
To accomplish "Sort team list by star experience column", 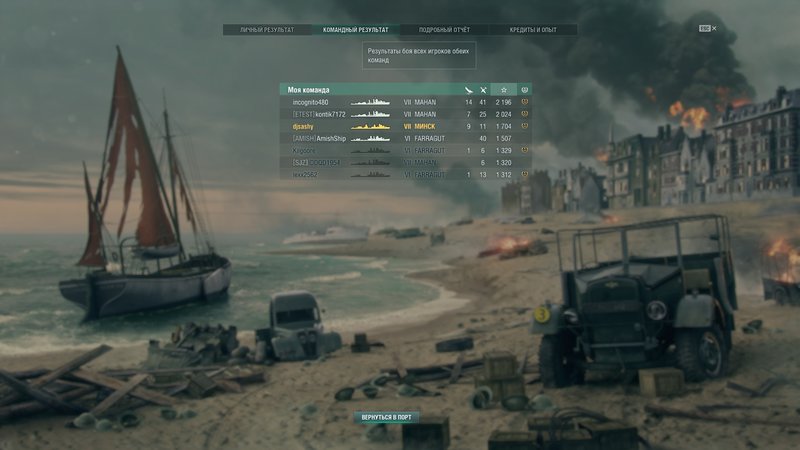I will click(504, 90).
